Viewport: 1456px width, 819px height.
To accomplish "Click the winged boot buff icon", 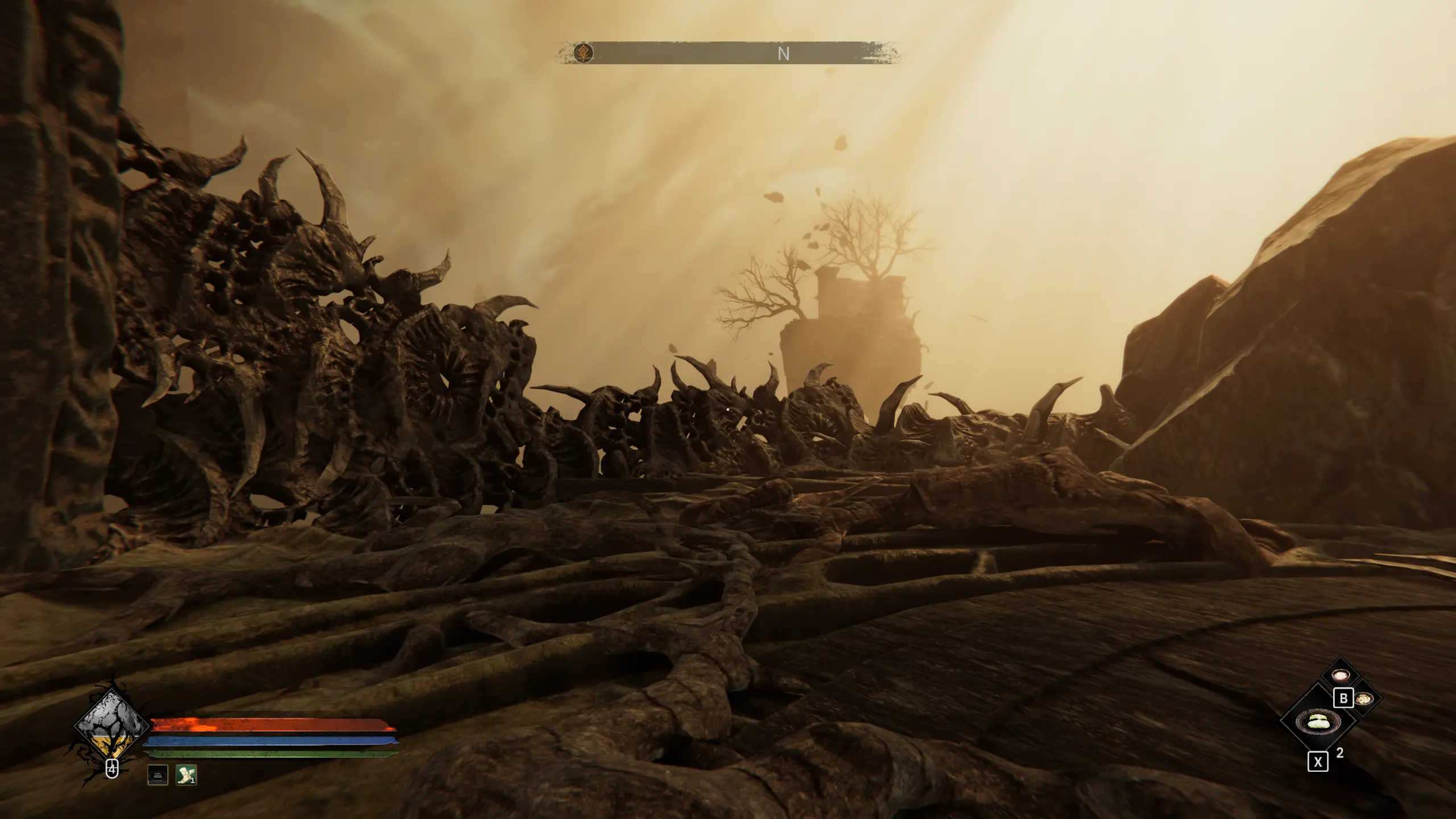I will (186, 775).
